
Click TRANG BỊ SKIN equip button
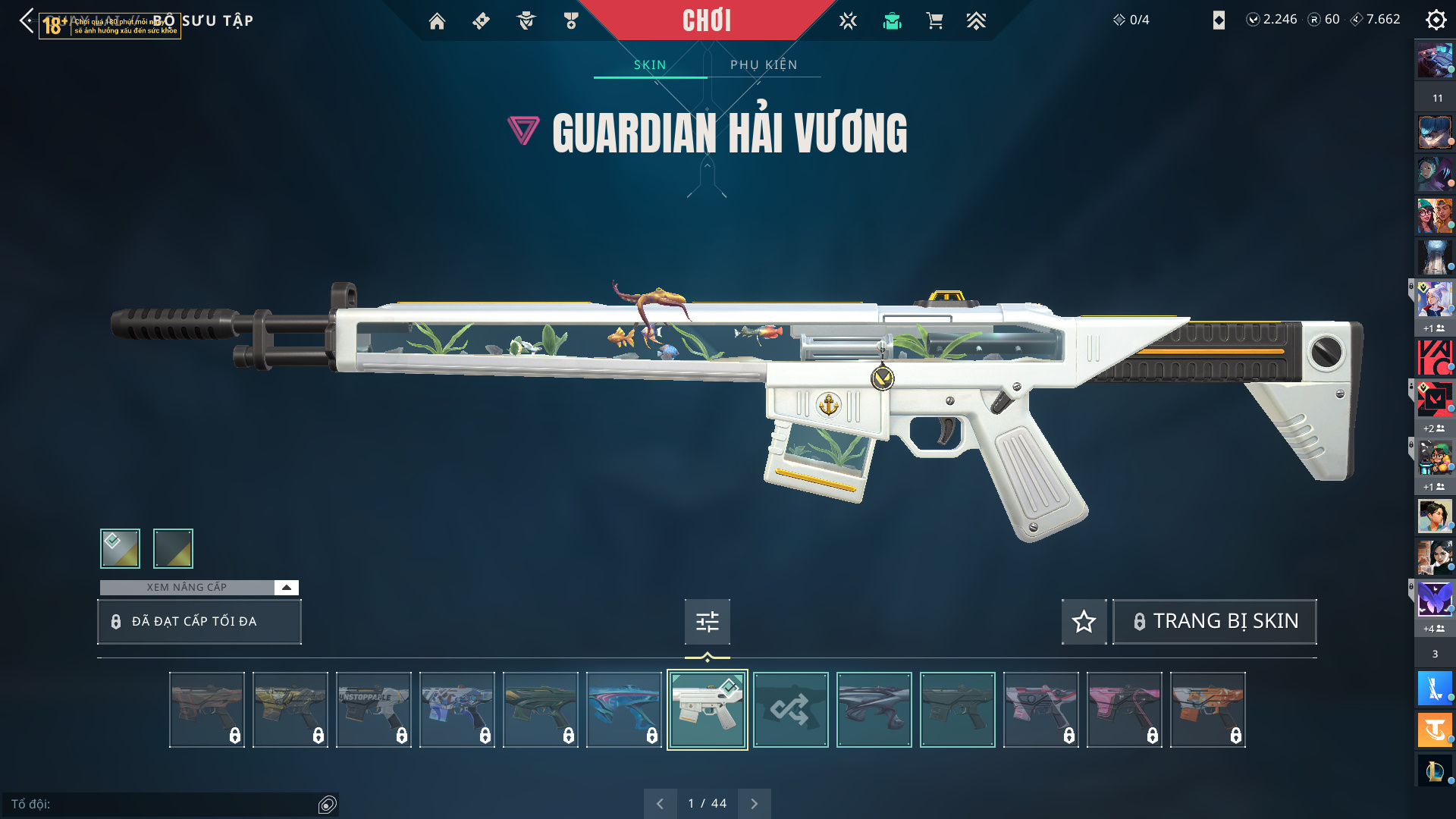pos(1214,622)
